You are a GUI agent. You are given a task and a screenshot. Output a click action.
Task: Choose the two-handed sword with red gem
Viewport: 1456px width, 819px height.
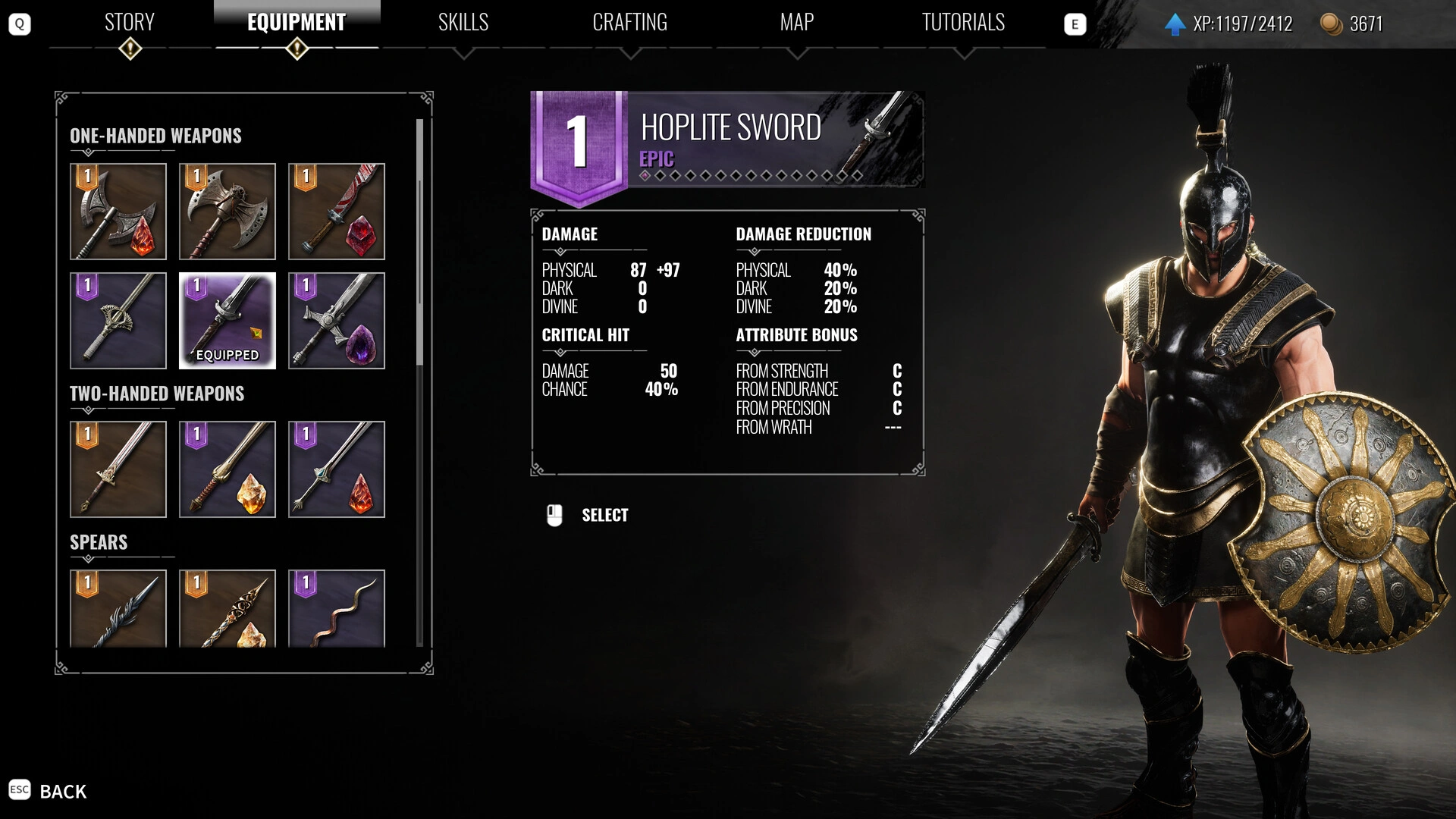(x=337, y=469)
